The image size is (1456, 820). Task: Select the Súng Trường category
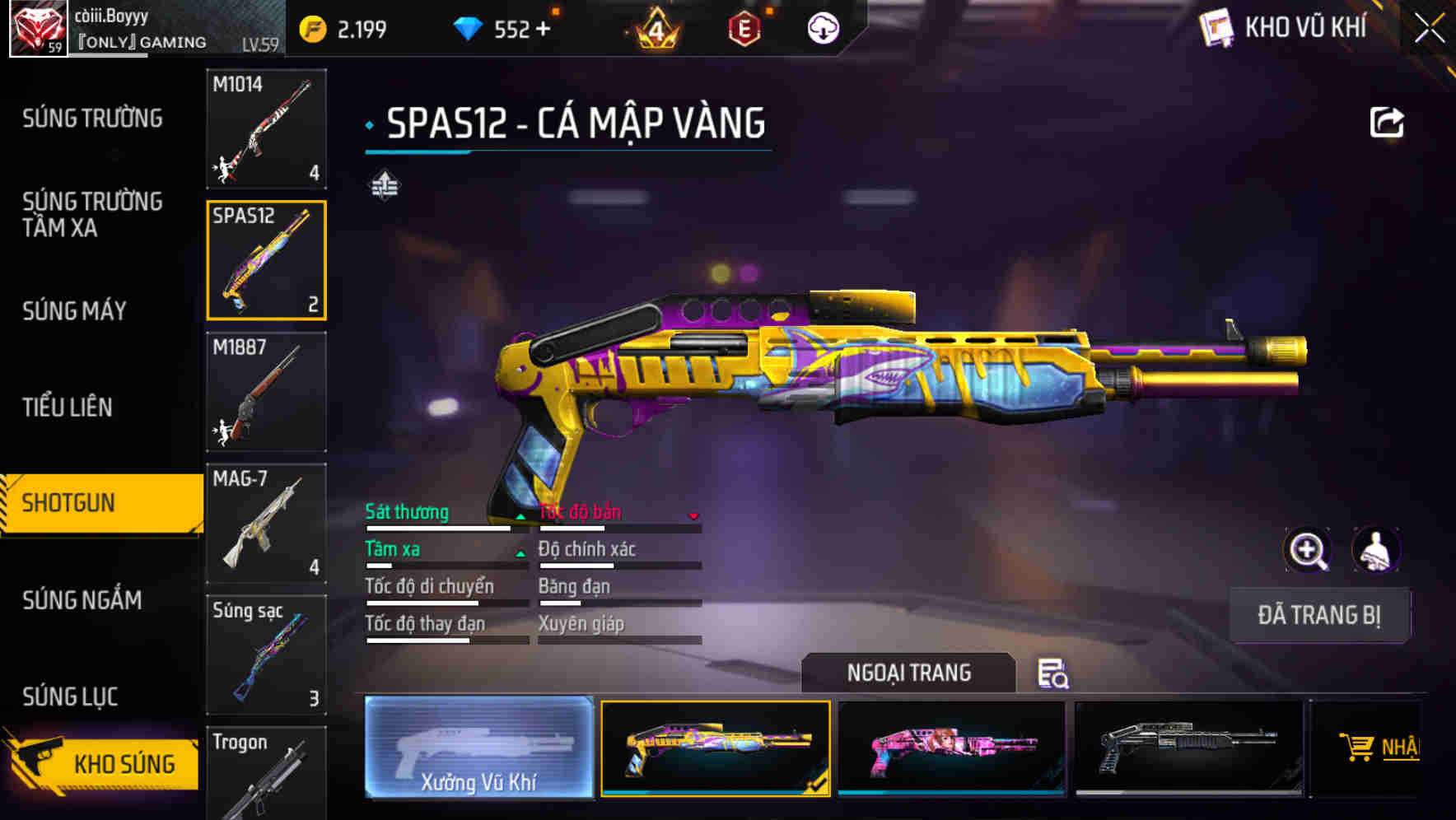click(92, 119)
